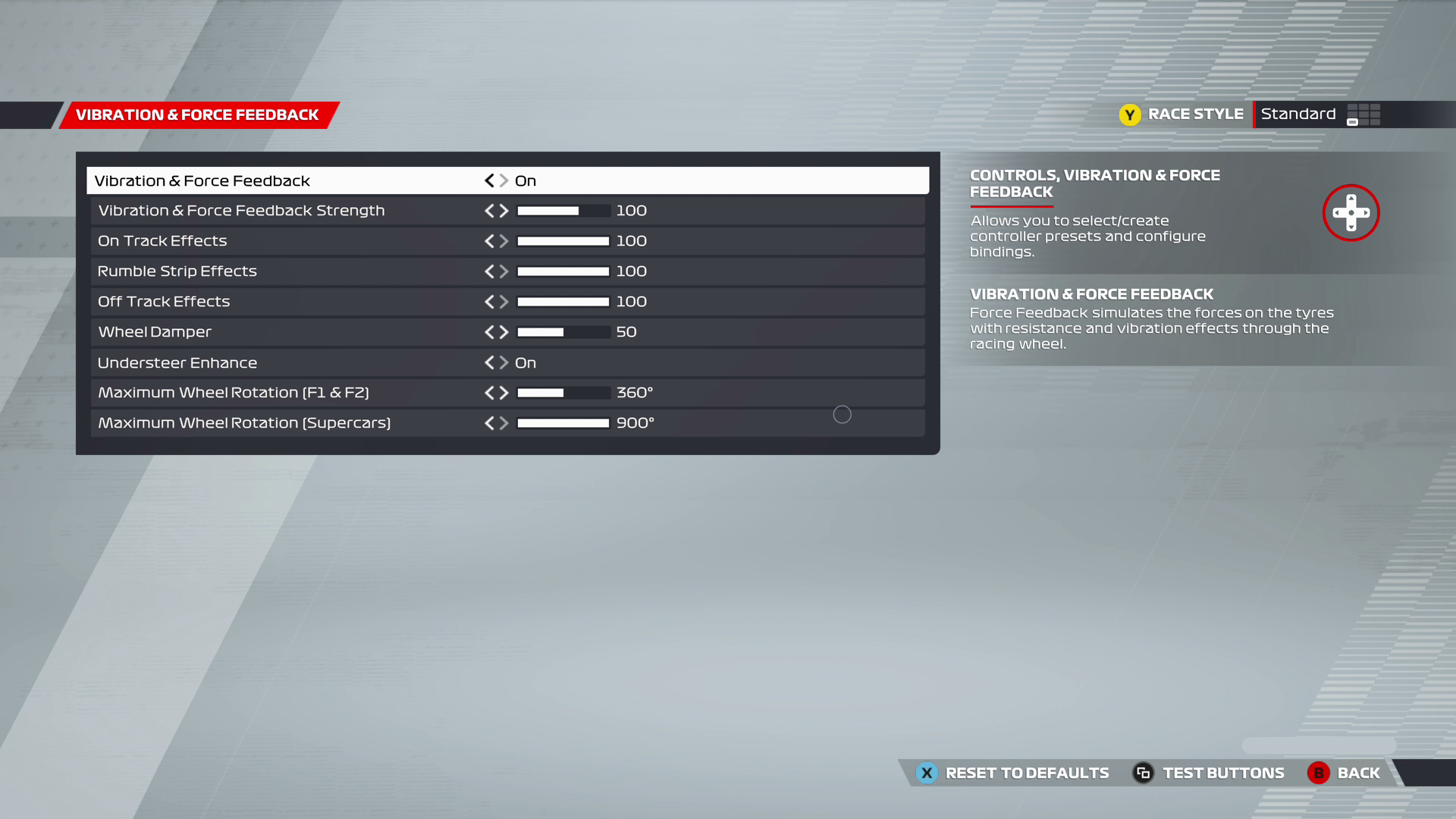The width and height of the screenshot is (1456, 819).
Task: Click the Back button
Action: 1359,773
